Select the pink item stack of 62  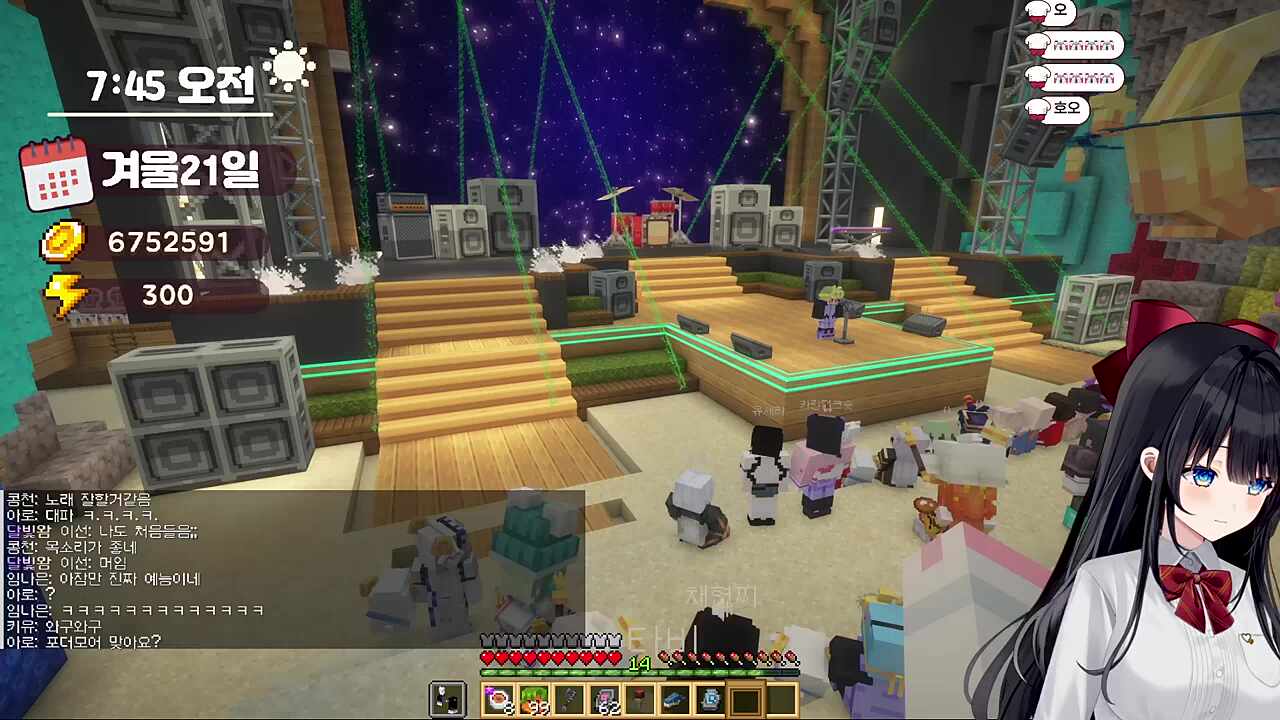click(604, 700)
